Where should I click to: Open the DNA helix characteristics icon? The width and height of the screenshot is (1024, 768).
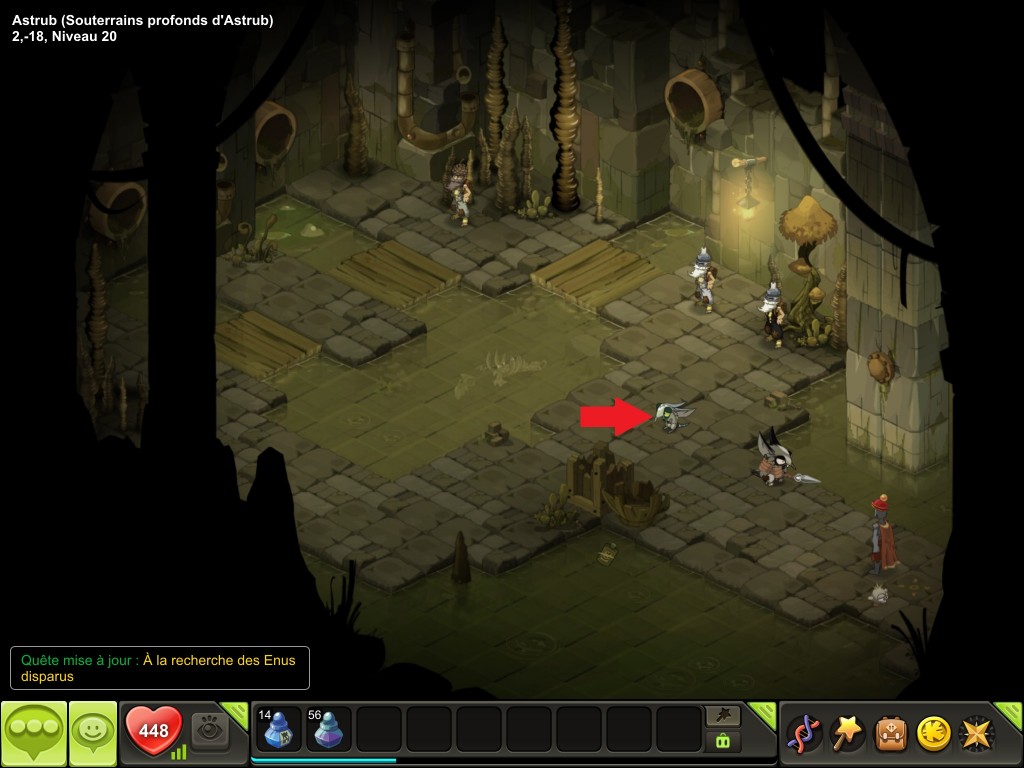[x=805, y=733]
